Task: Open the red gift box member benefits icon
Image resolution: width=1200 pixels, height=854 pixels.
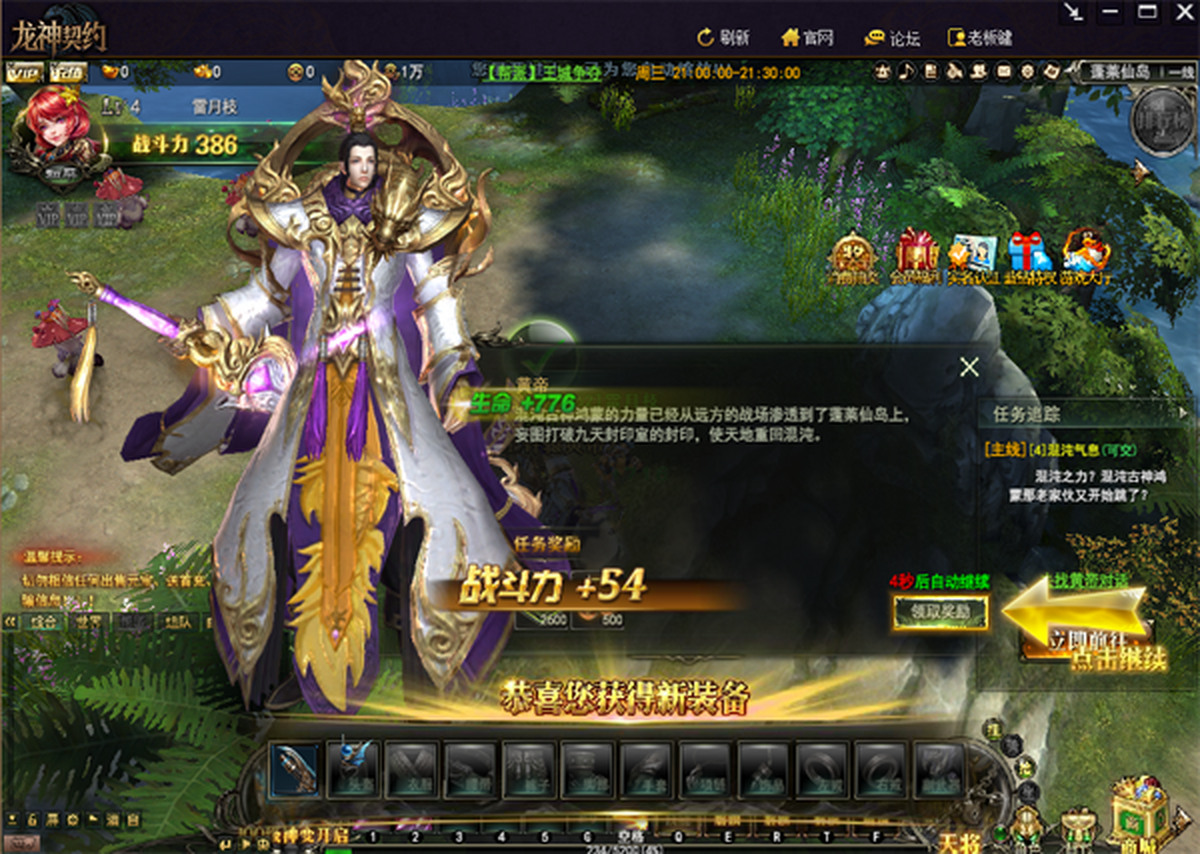Action: 916,257
